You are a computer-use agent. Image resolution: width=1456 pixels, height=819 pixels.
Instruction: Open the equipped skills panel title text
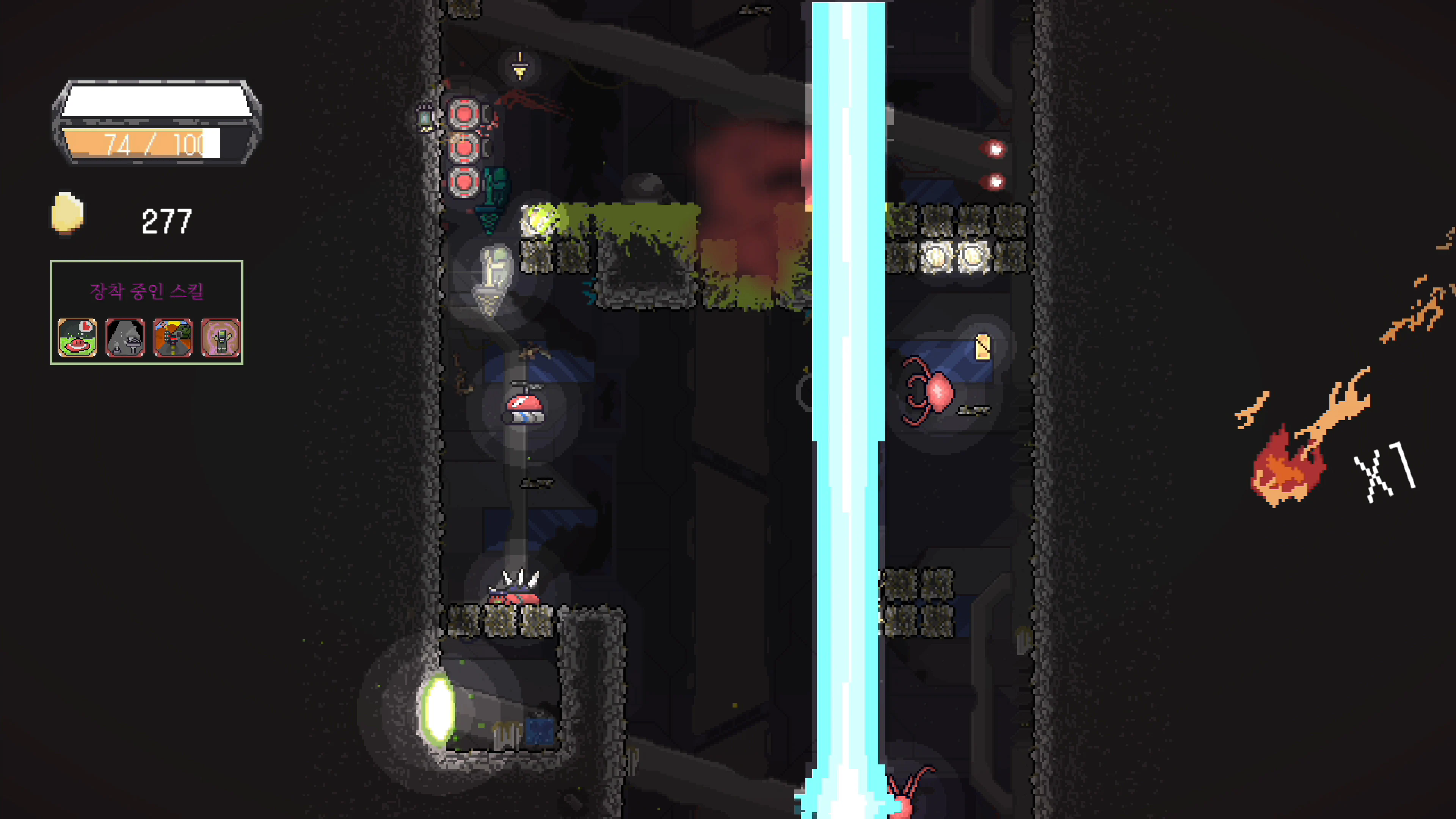point(147,292)
